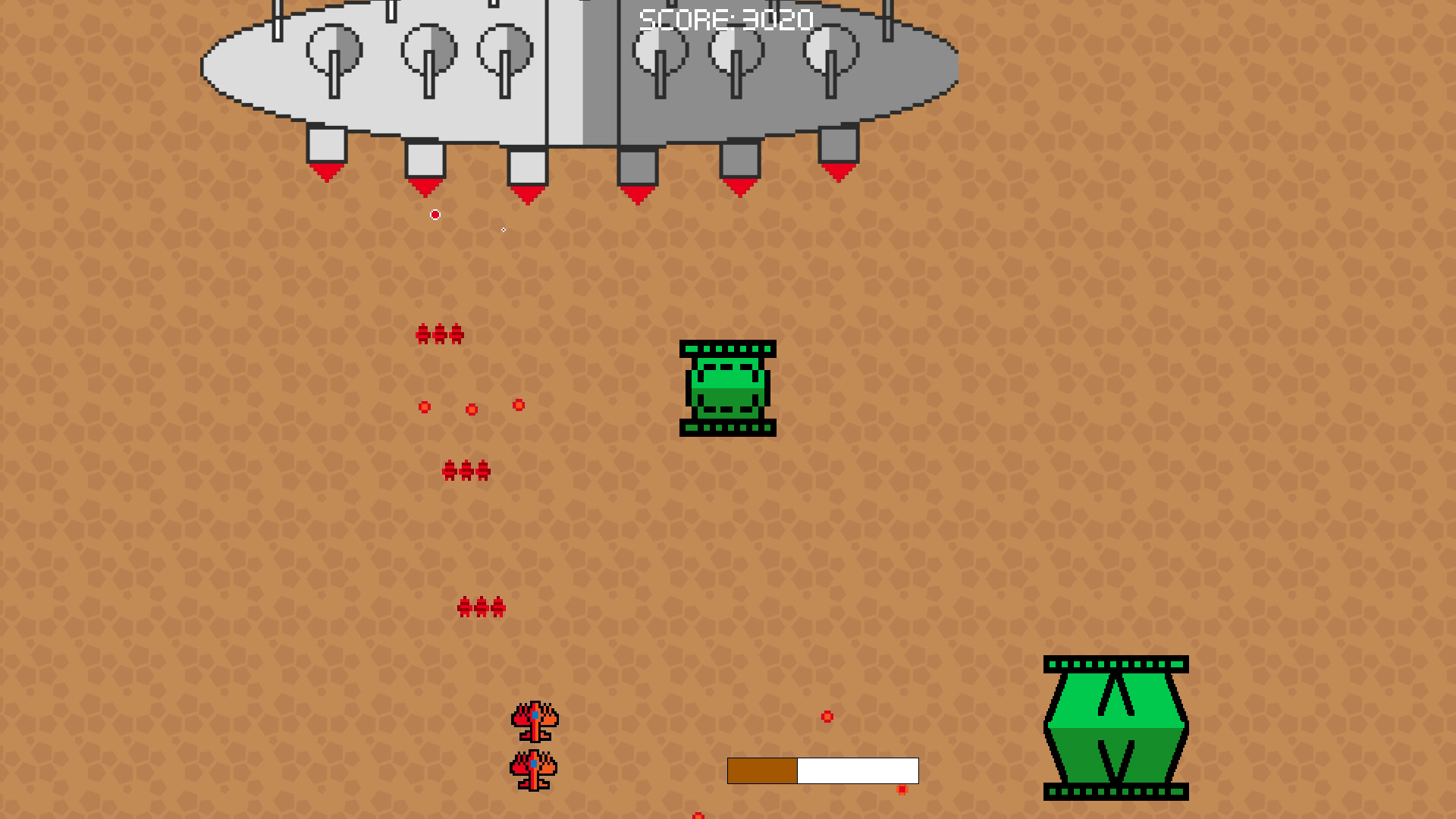Target the middle red enemy trio formation

pyautogui.click(x=465, y=469)
